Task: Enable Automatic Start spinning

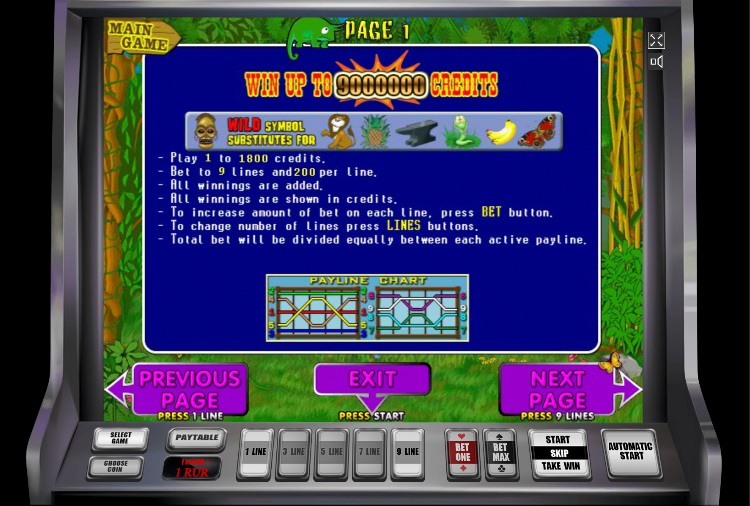Action: point(631,452)
